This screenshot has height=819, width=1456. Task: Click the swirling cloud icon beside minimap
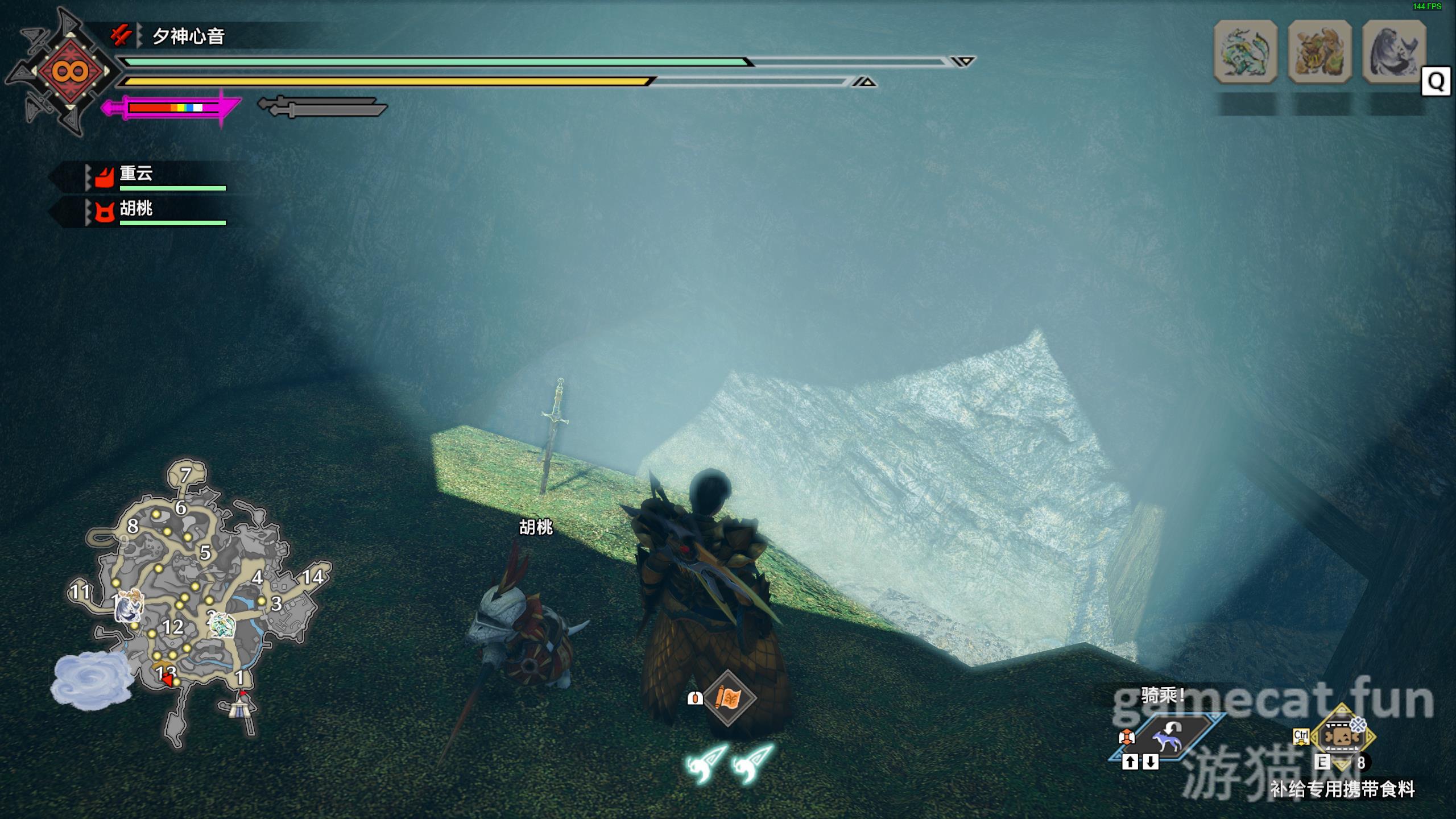point(91,681)
